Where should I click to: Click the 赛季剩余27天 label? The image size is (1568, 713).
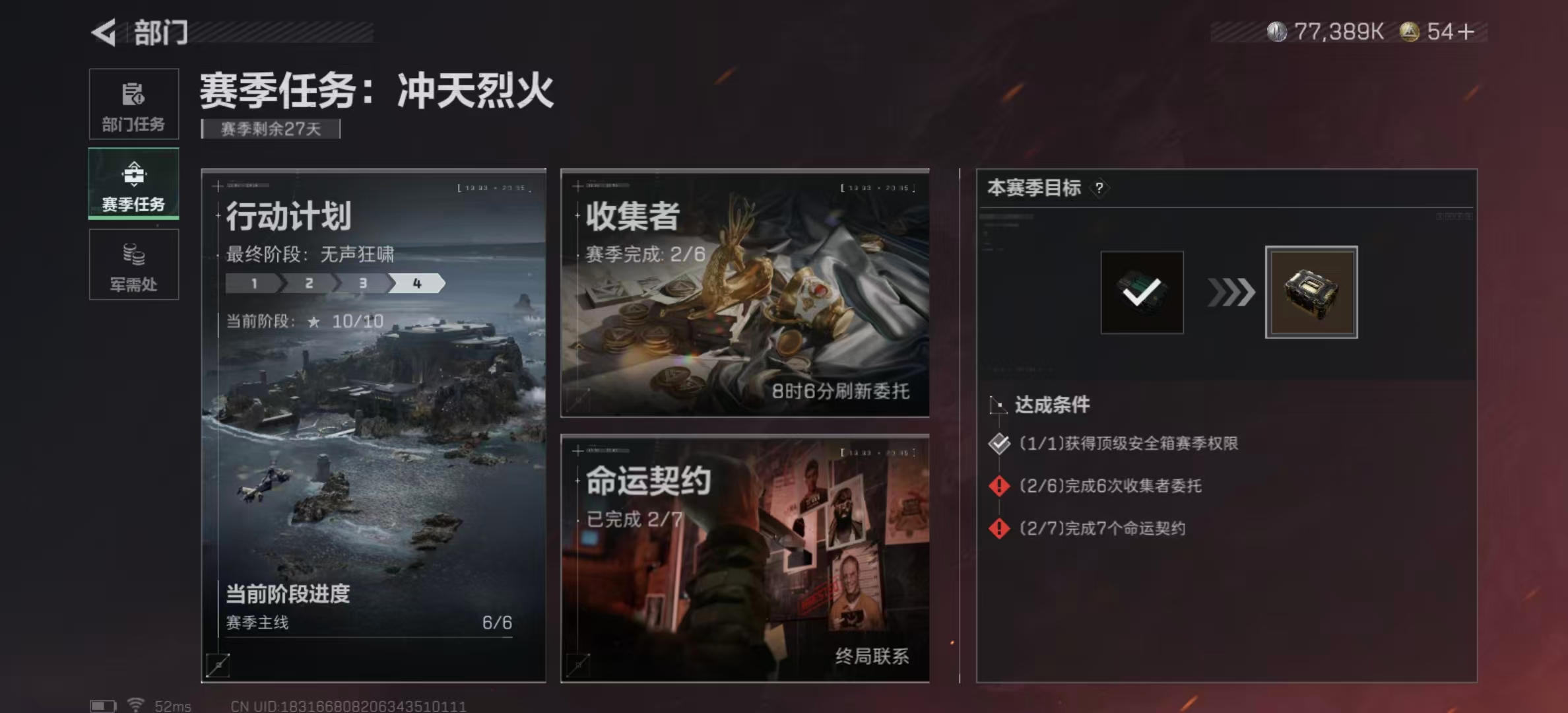tap(269, 129)
